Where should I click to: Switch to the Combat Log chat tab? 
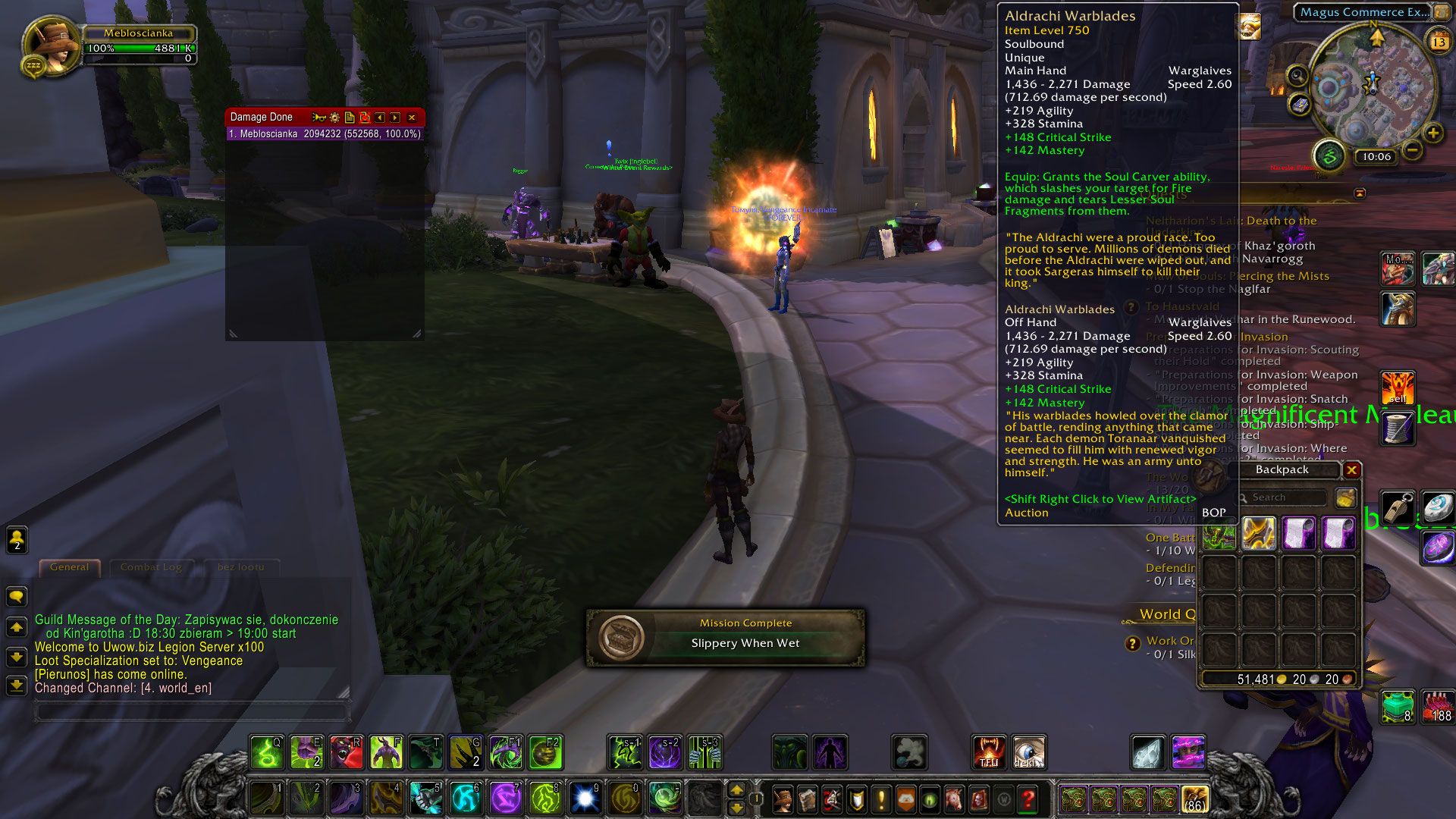point(151,566)
